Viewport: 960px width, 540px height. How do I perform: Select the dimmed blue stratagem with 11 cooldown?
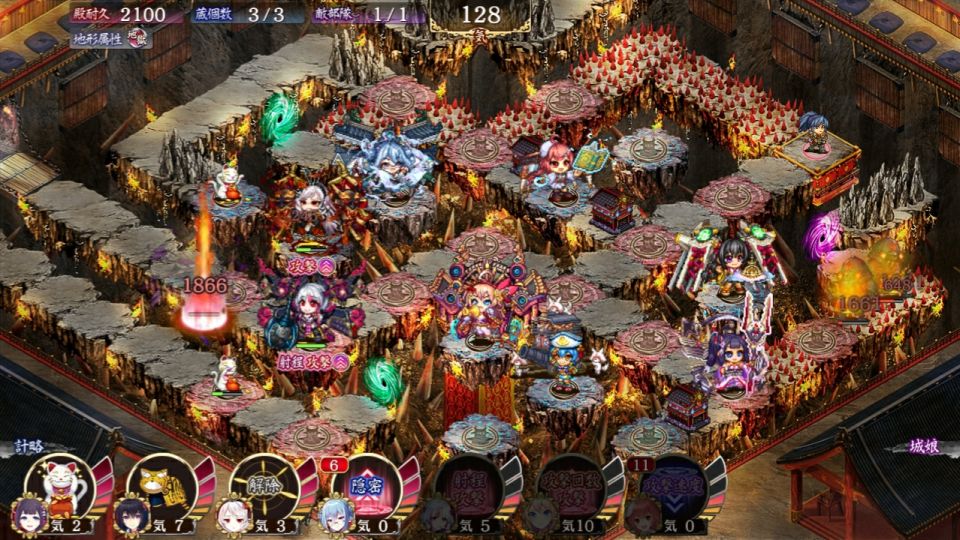pyautogui.click(x=668, y=486)
